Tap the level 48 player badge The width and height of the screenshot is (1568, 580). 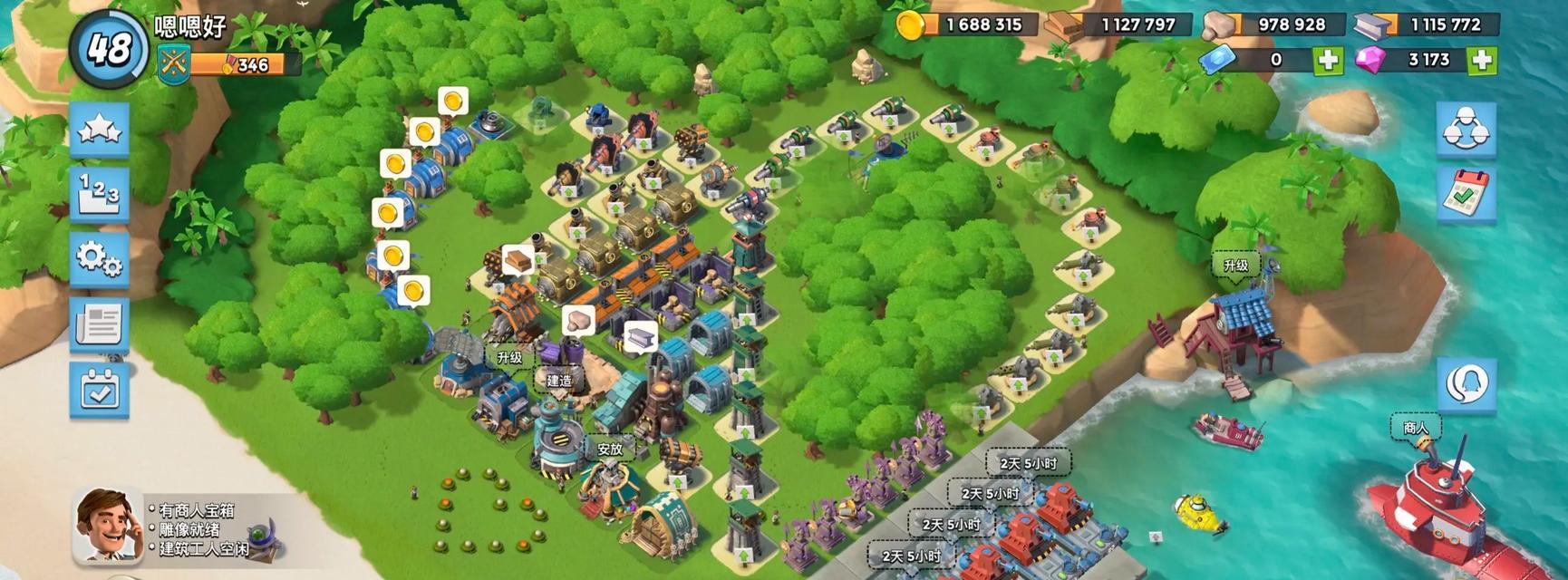[111, 48]
